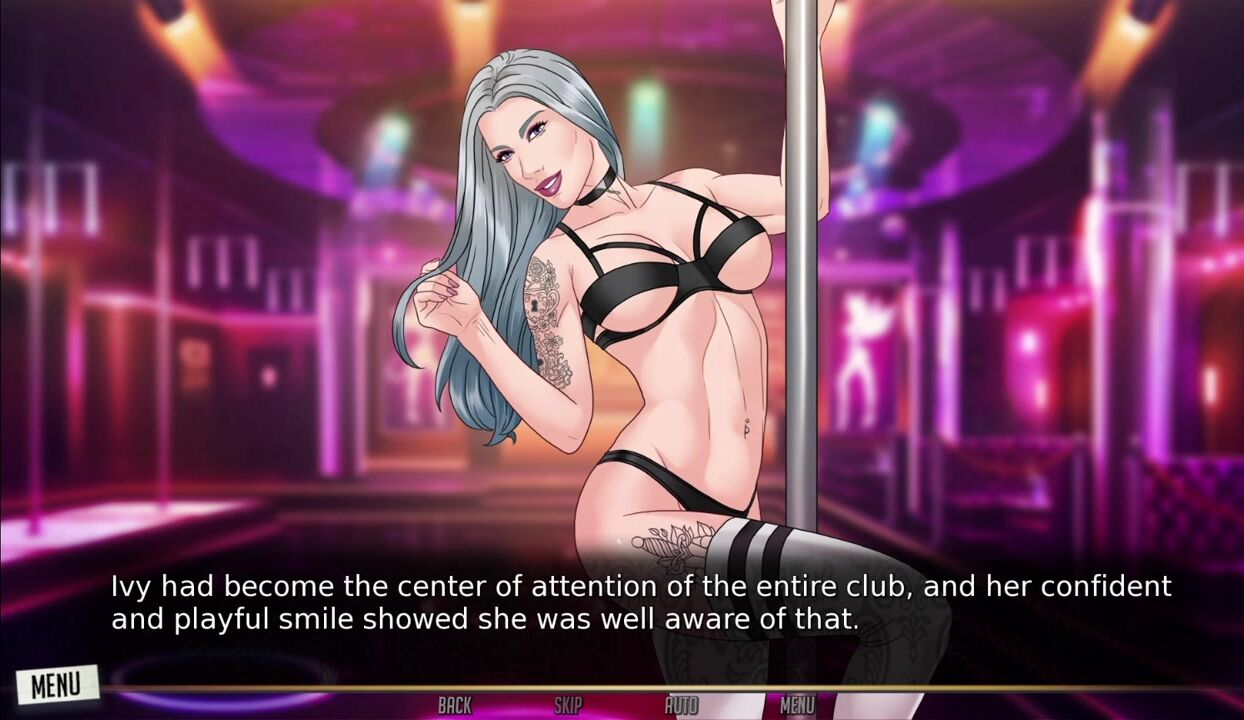Activate SKIP to fast-forward dialogue
The image size is (1244, 720).
[x=568, y=706]
